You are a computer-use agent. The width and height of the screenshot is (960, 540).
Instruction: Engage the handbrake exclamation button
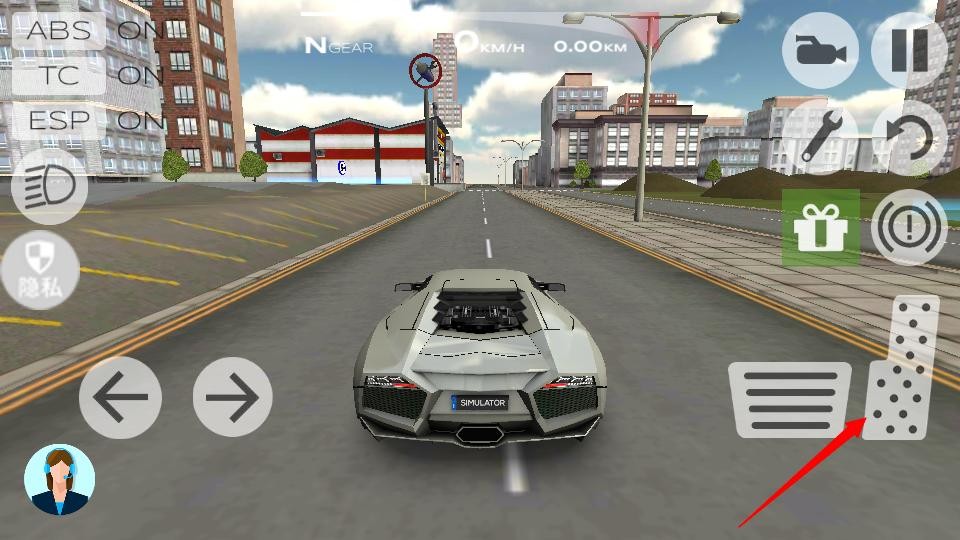click(x=909, y=228)
